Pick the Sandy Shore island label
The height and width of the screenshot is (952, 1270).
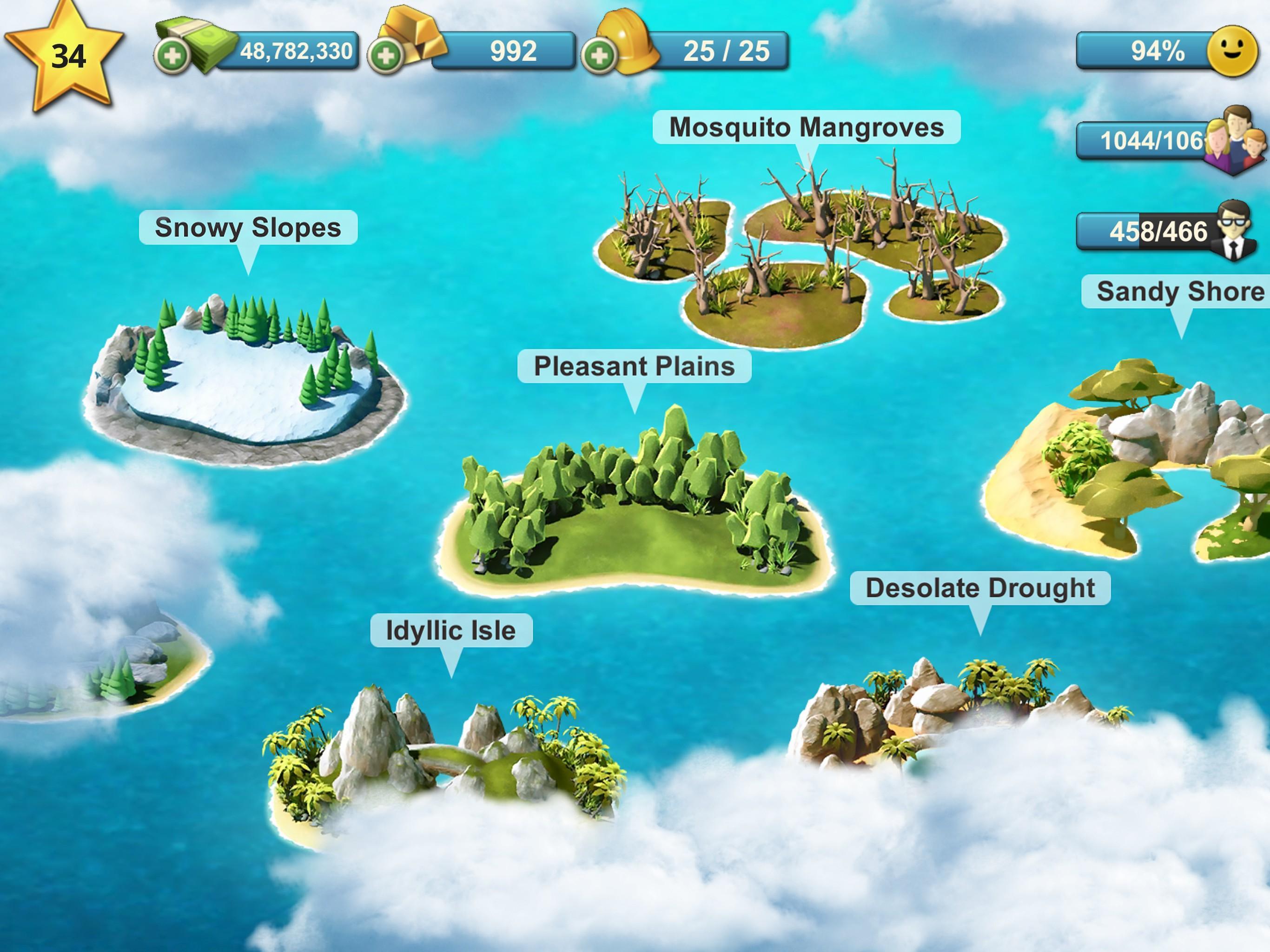[1177, 291]
